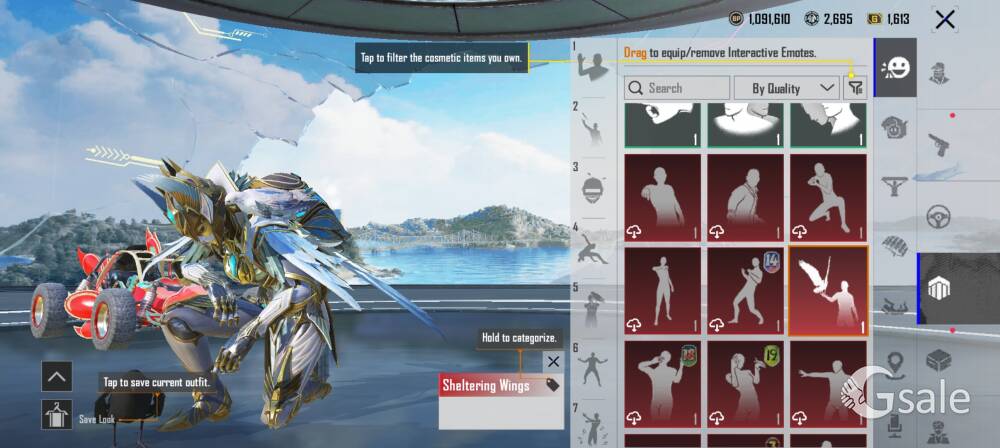
Task: Dismiss the Sheltering Wings info popup
Action: (553, 361)
